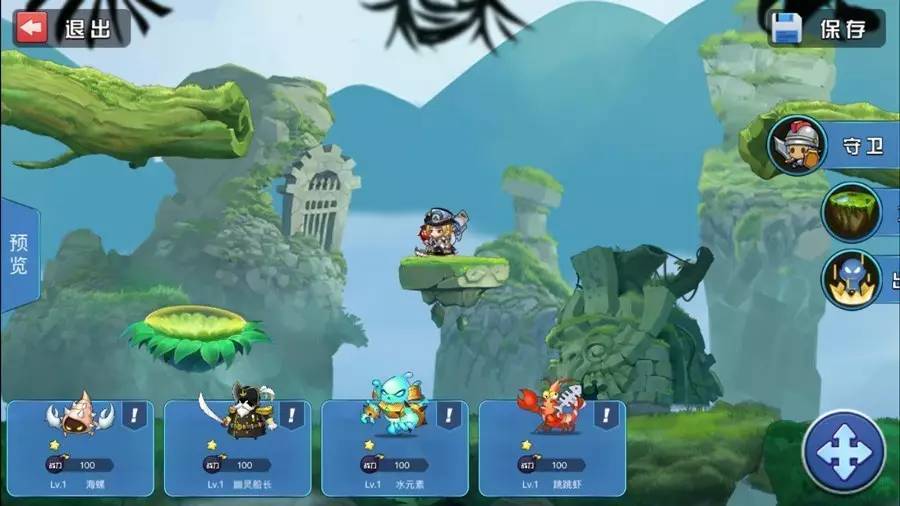Show info for 水元素 via exclamation badge
The width and height of the screenshot is (900, 506).
click(451, 415)
